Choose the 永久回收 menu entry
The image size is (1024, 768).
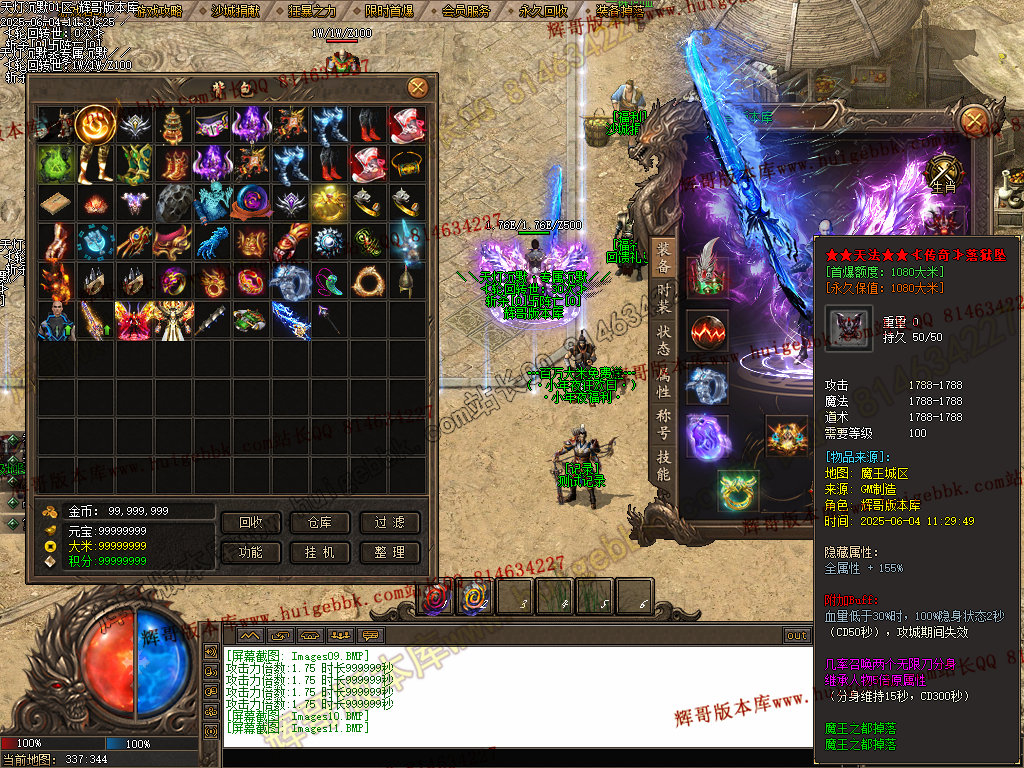click(x=543, y=11)
